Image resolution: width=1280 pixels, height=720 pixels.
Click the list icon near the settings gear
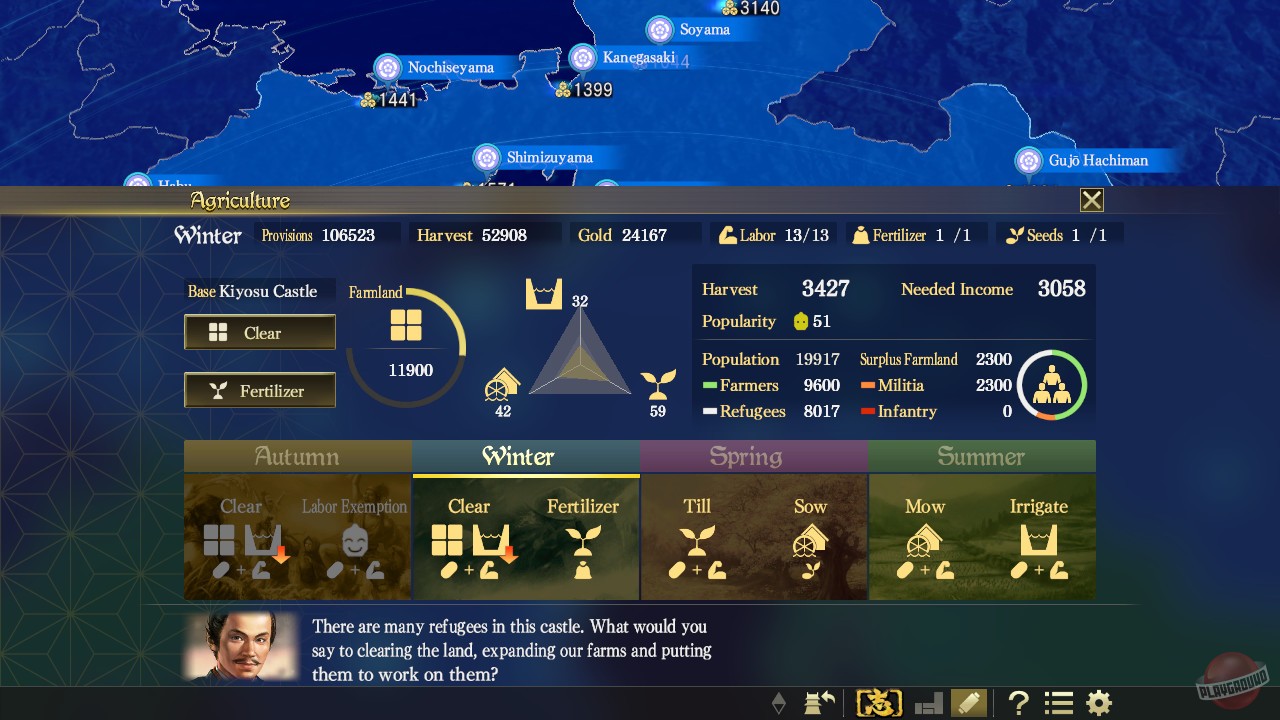[1057, 703]
